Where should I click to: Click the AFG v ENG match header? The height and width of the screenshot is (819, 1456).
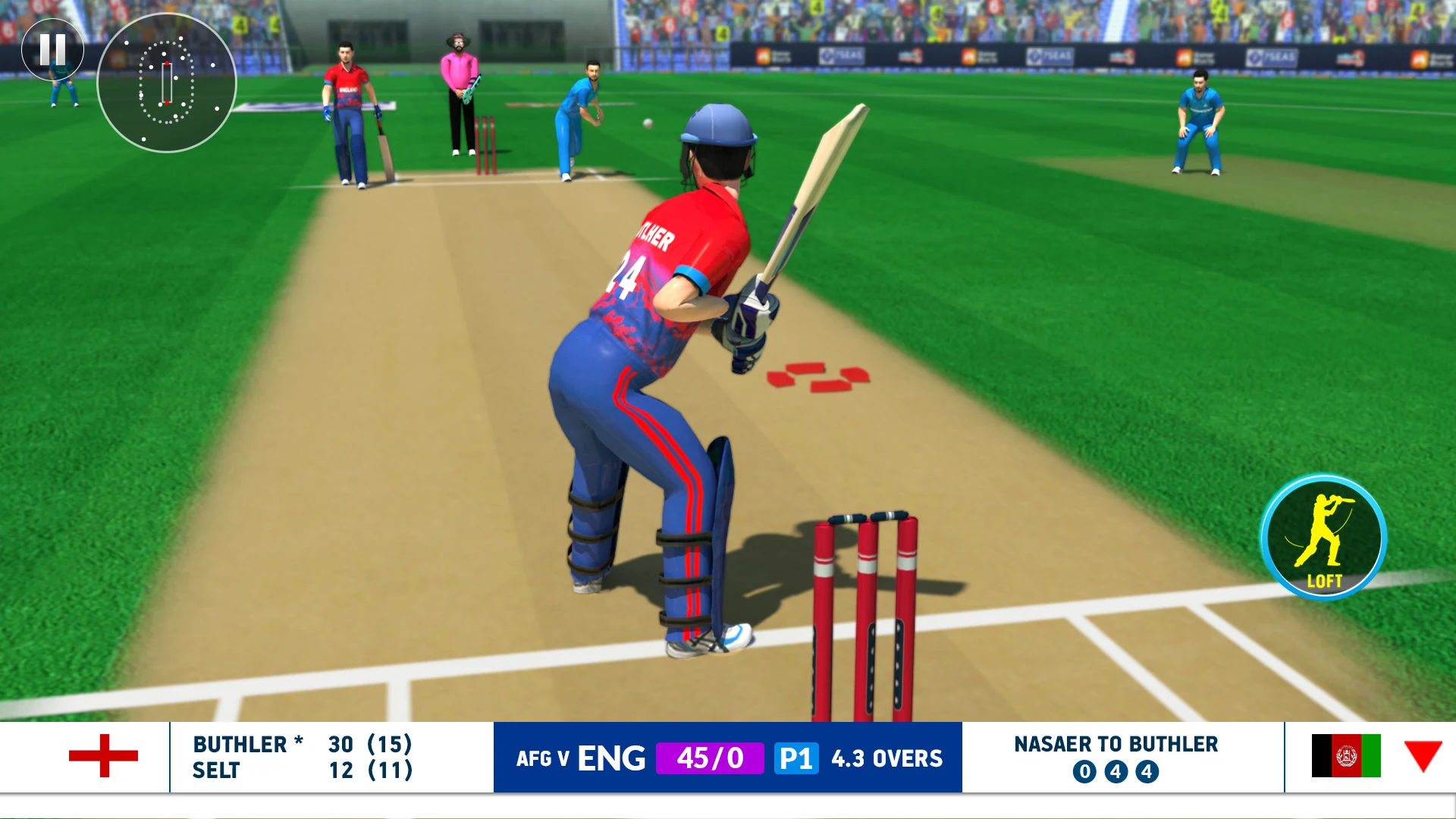580,758
